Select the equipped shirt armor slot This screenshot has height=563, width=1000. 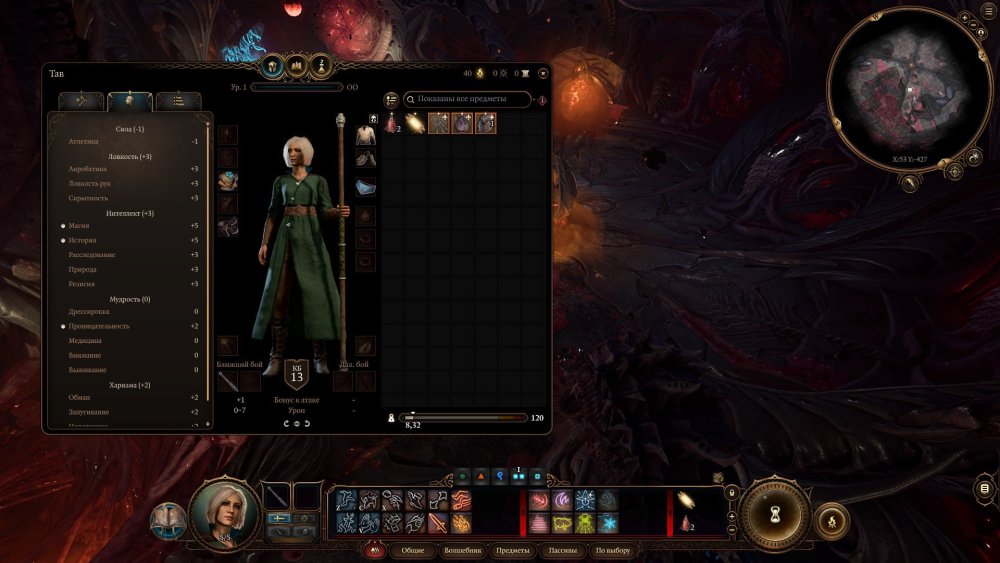(366, 135)
